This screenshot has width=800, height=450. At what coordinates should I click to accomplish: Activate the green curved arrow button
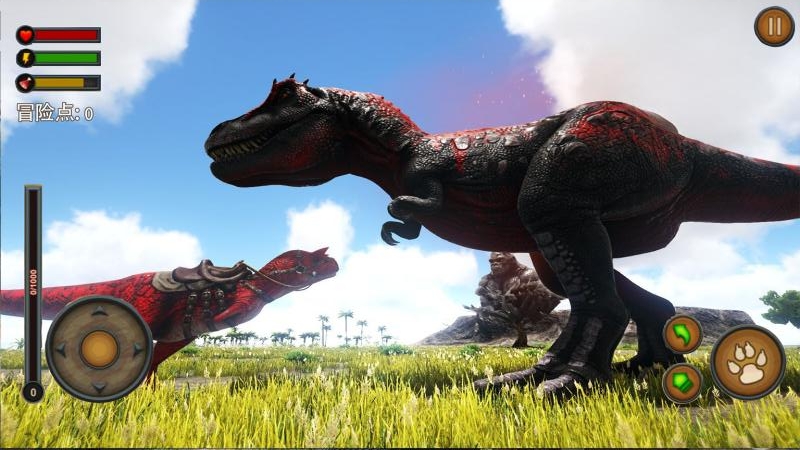coord(682,334)
